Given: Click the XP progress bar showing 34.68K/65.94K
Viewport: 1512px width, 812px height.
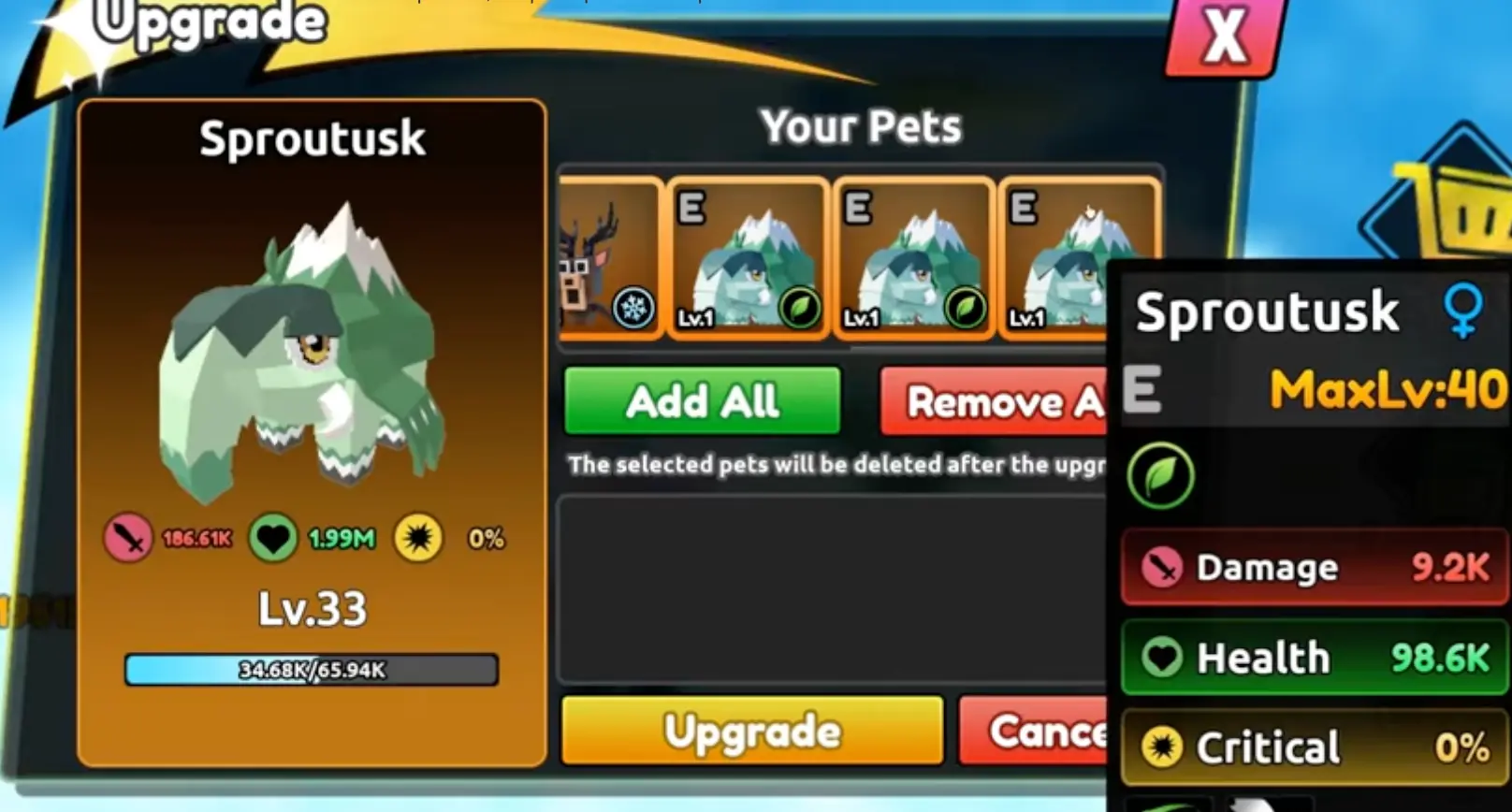Looking at the screenshot, I should 312,670.
